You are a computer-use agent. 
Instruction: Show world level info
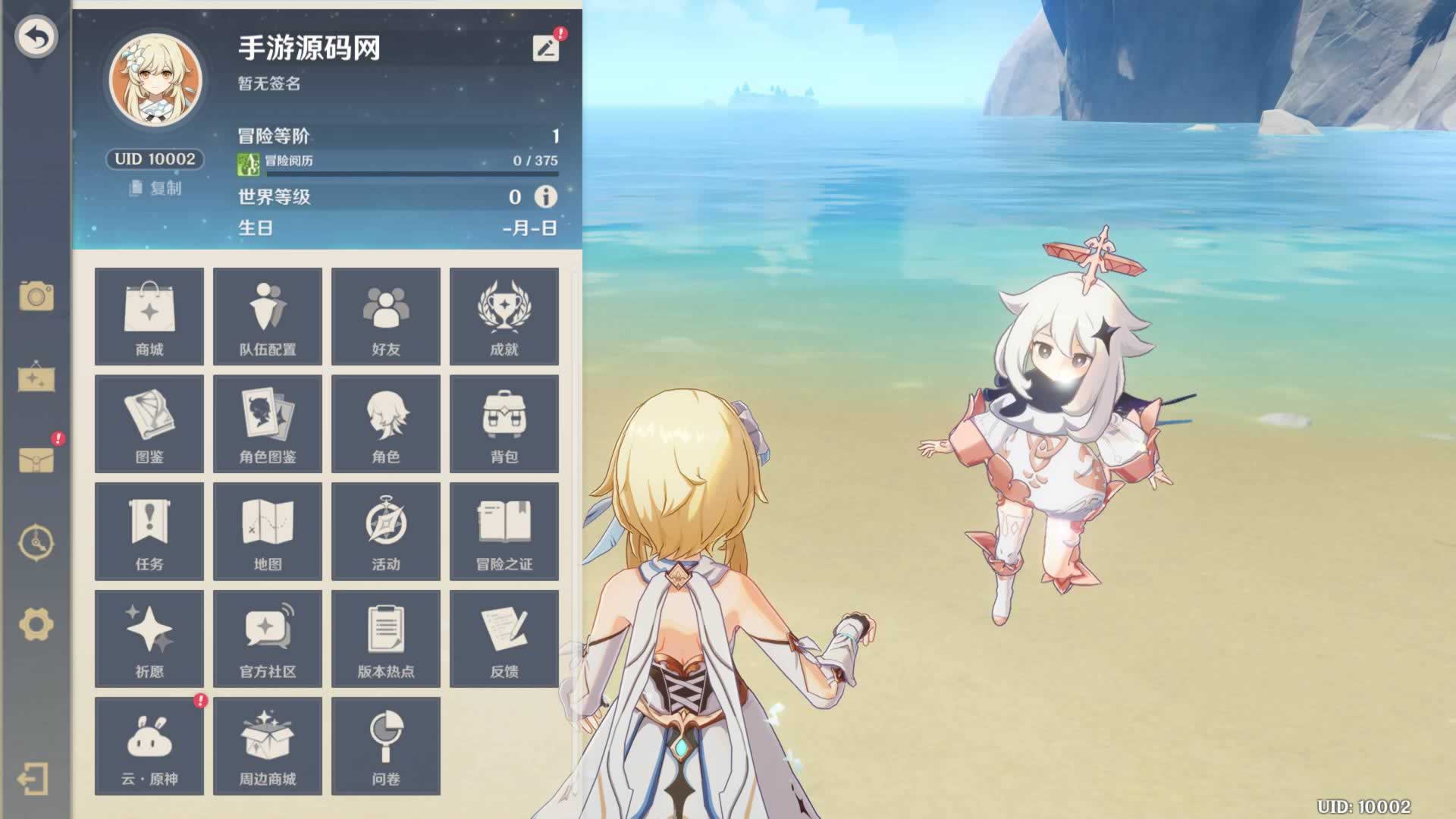[x=545, y=197]
